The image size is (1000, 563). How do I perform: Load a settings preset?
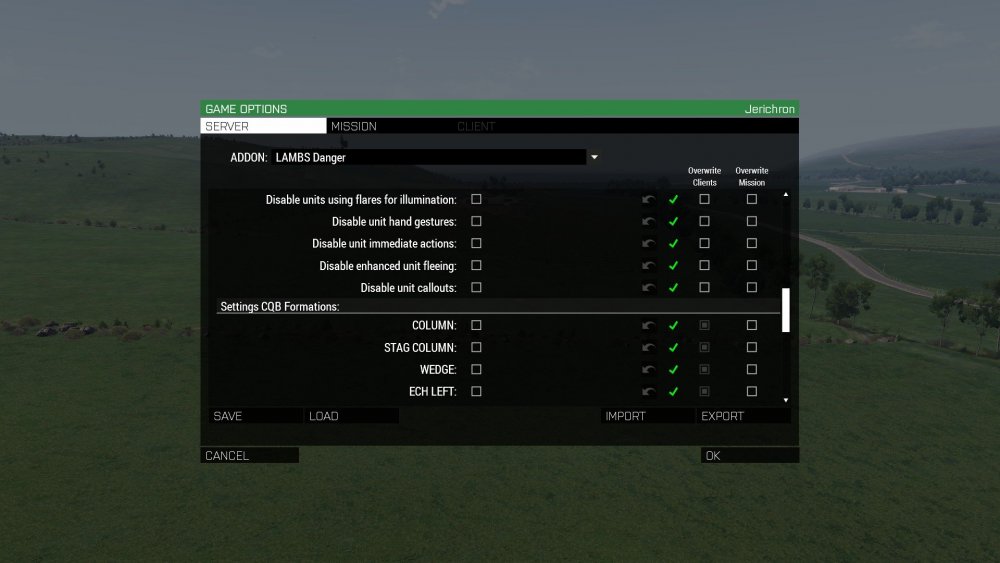[351, 416]
